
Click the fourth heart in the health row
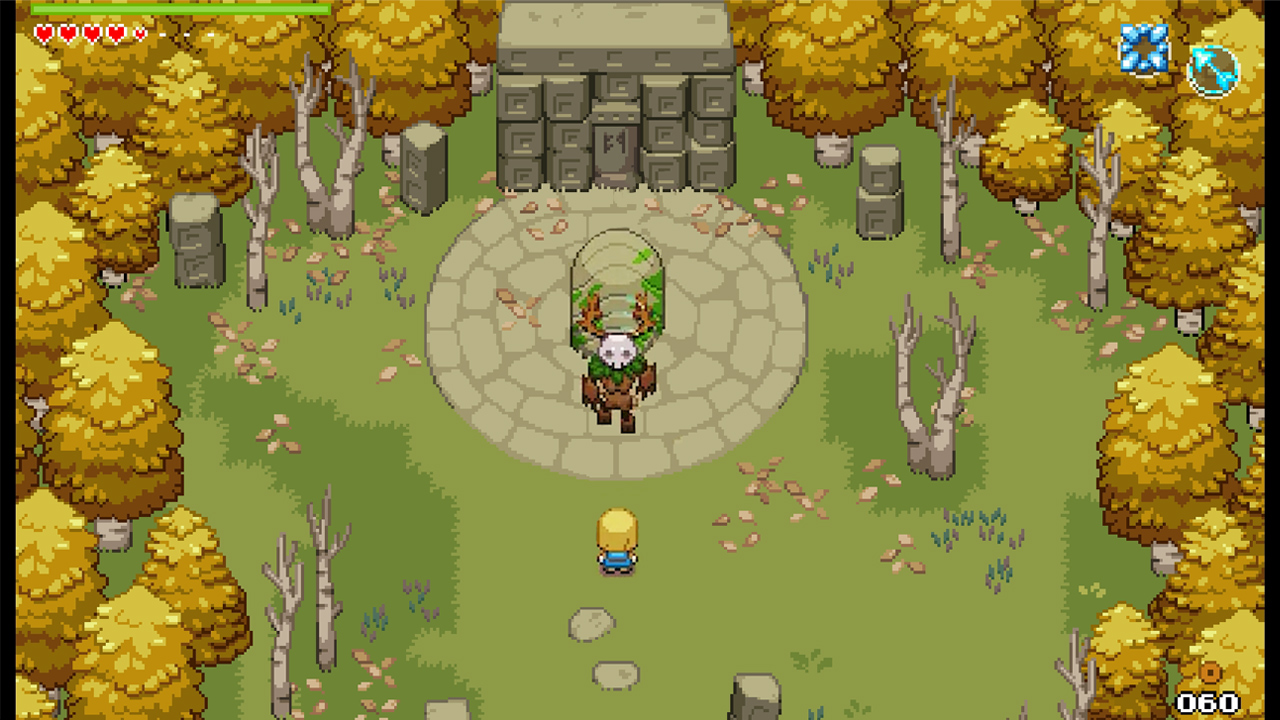pos(115,33)
